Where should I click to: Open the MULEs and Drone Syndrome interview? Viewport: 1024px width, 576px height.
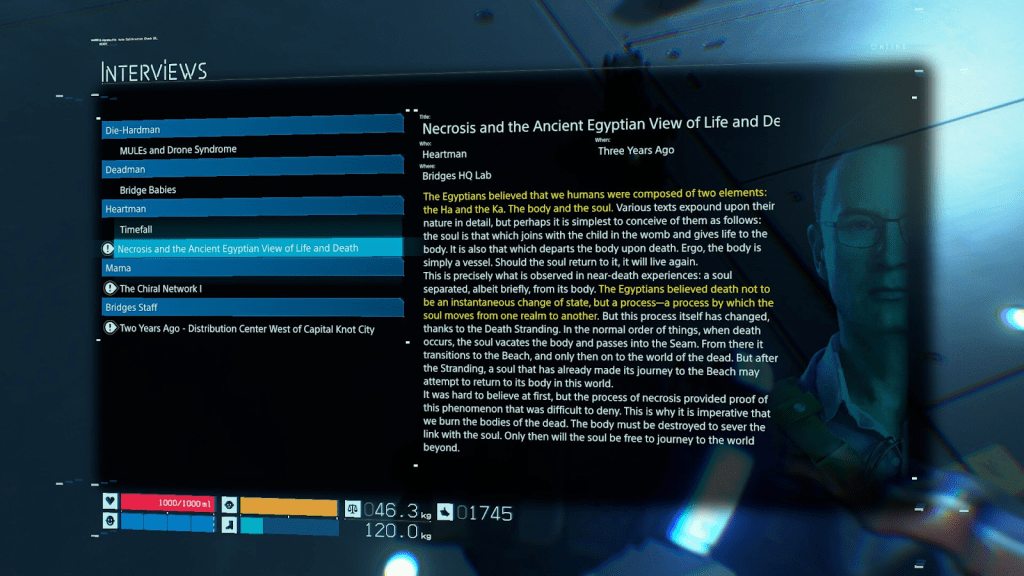click(178, 150)
